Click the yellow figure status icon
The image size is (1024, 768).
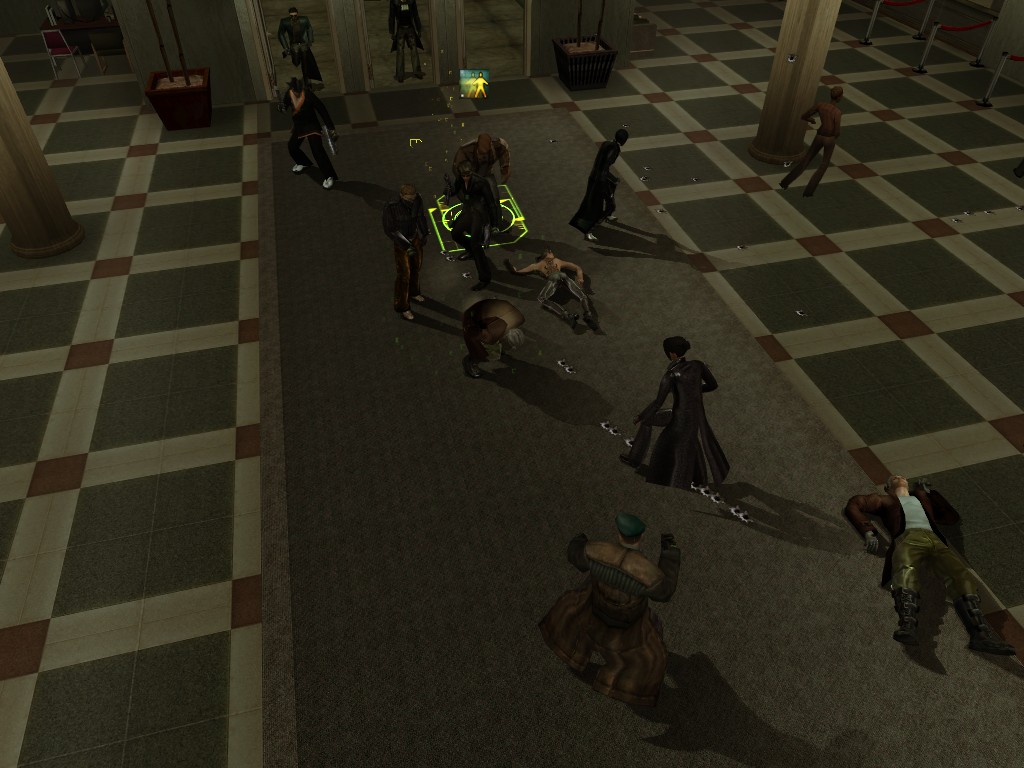click(x=475, y=84)
